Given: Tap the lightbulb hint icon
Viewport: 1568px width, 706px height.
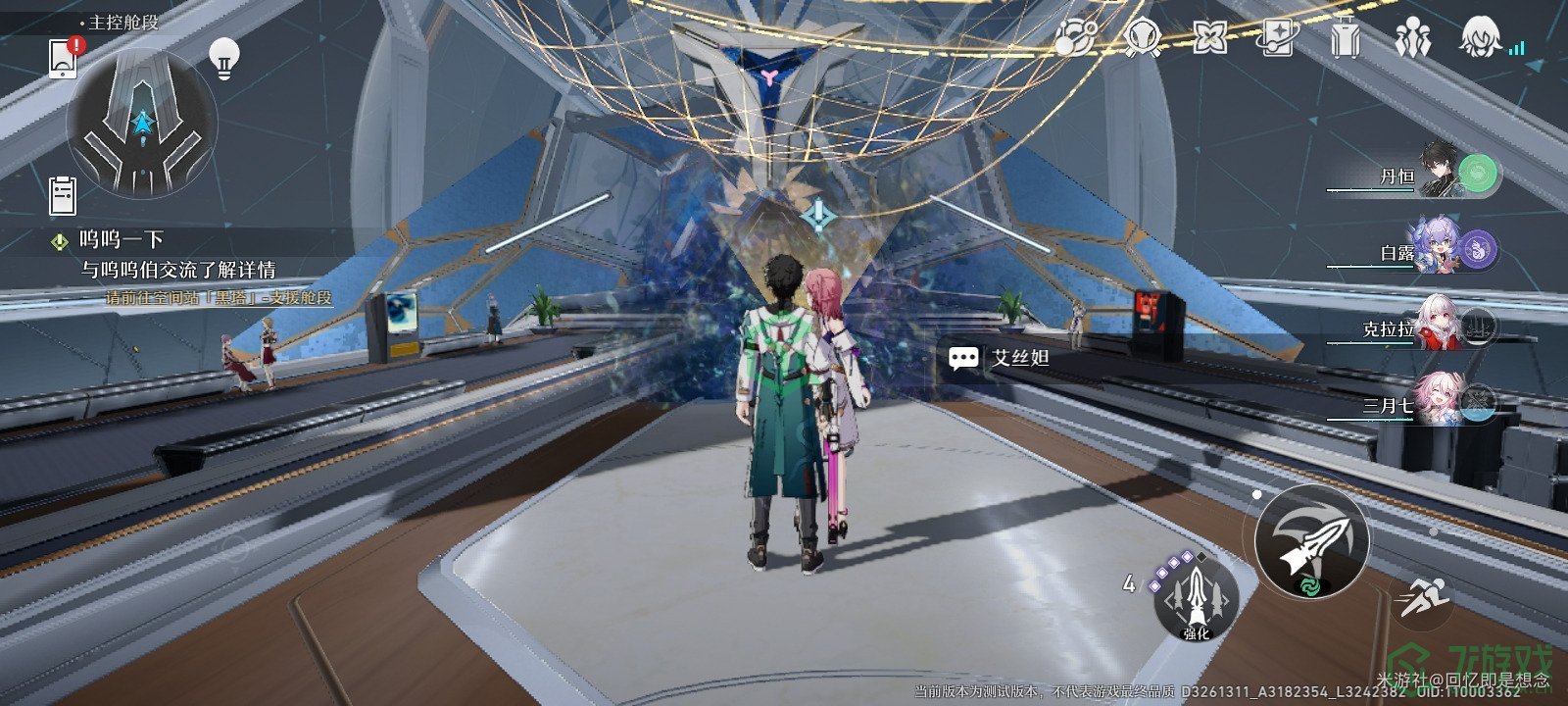Looking at the screenshot, I should click(x=224, y=59).
